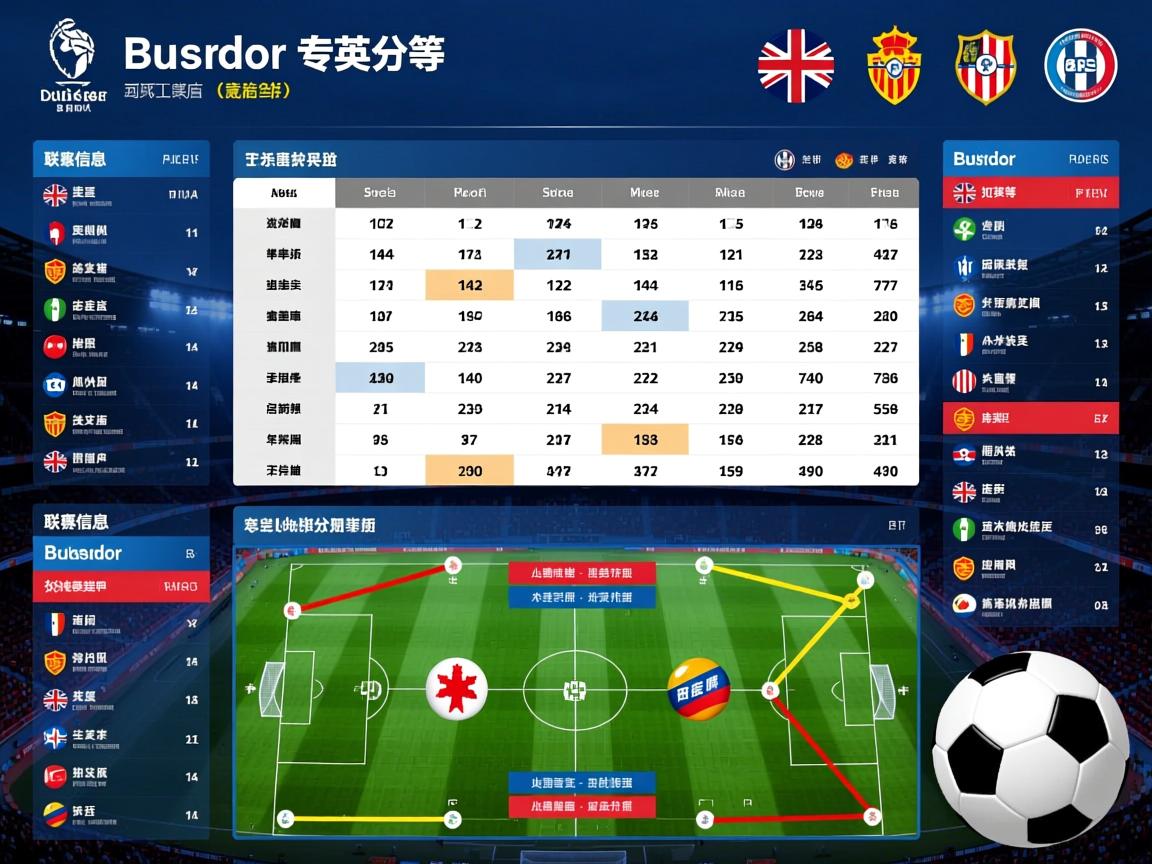Image resolution: width=1152 pixels, height=864 pixels.
Task: Choose the crowned yellow-and-red crest badge
Action: point(893,66)
